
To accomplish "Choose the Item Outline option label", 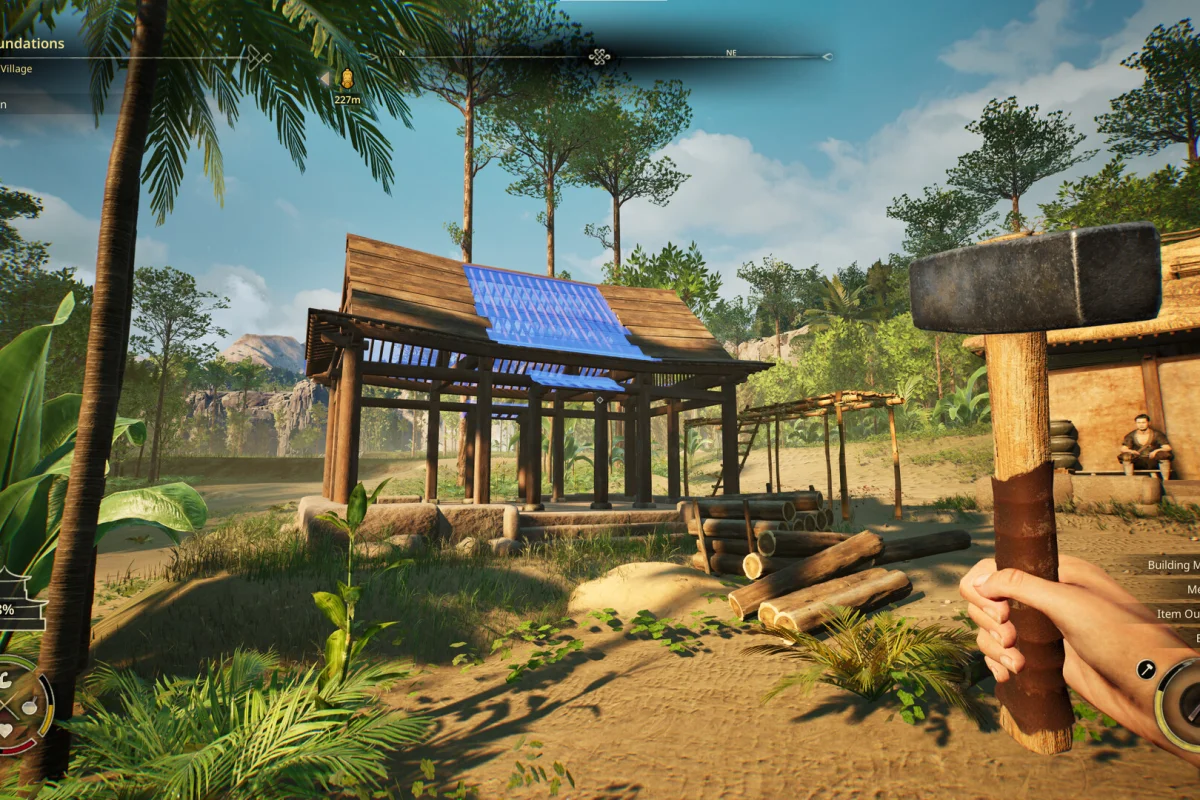I will (1178, 613).
